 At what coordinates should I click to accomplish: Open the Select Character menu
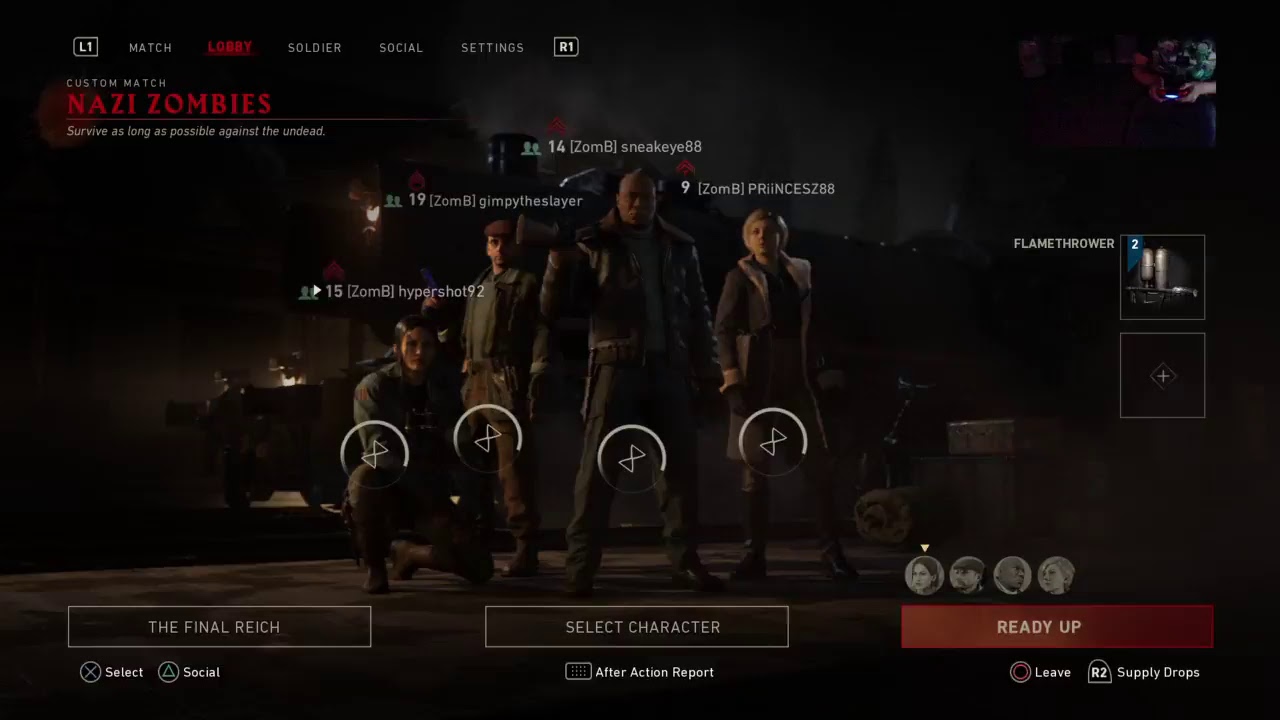coord(637,627)
